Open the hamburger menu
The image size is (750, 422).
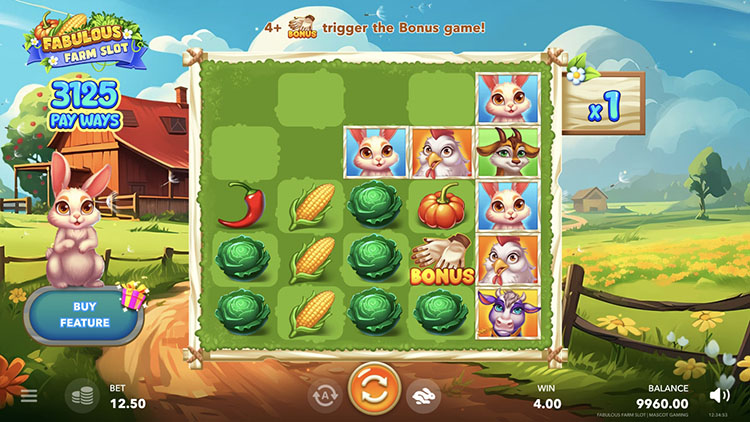(x=29, y=396)
